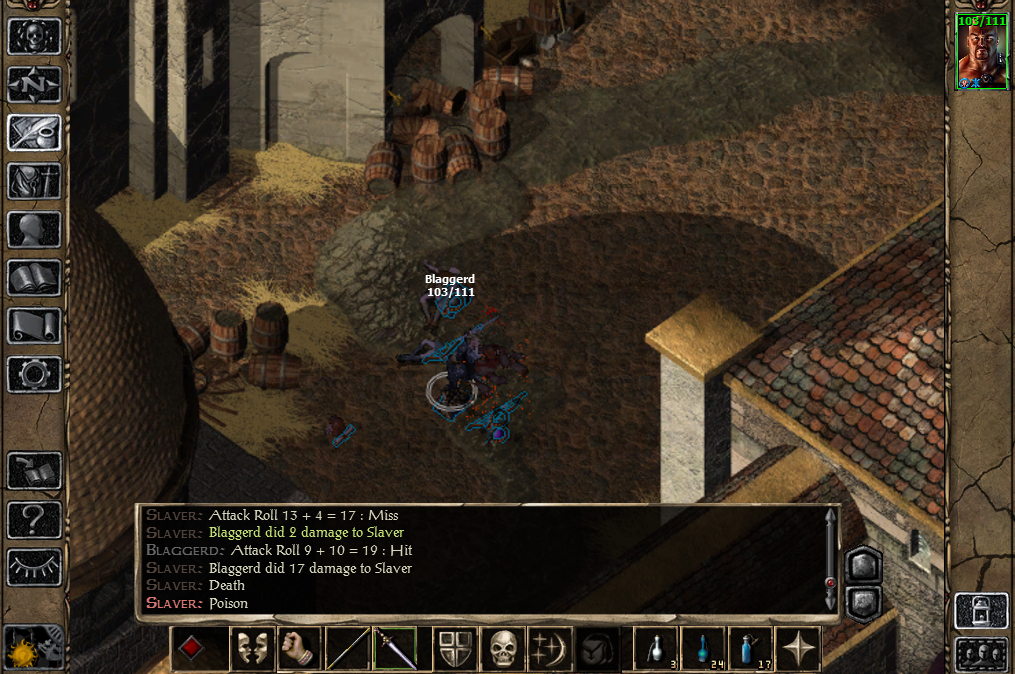1015x674 pixels.
Task: Click the sun clock rest button
Action: pos(24,650)
